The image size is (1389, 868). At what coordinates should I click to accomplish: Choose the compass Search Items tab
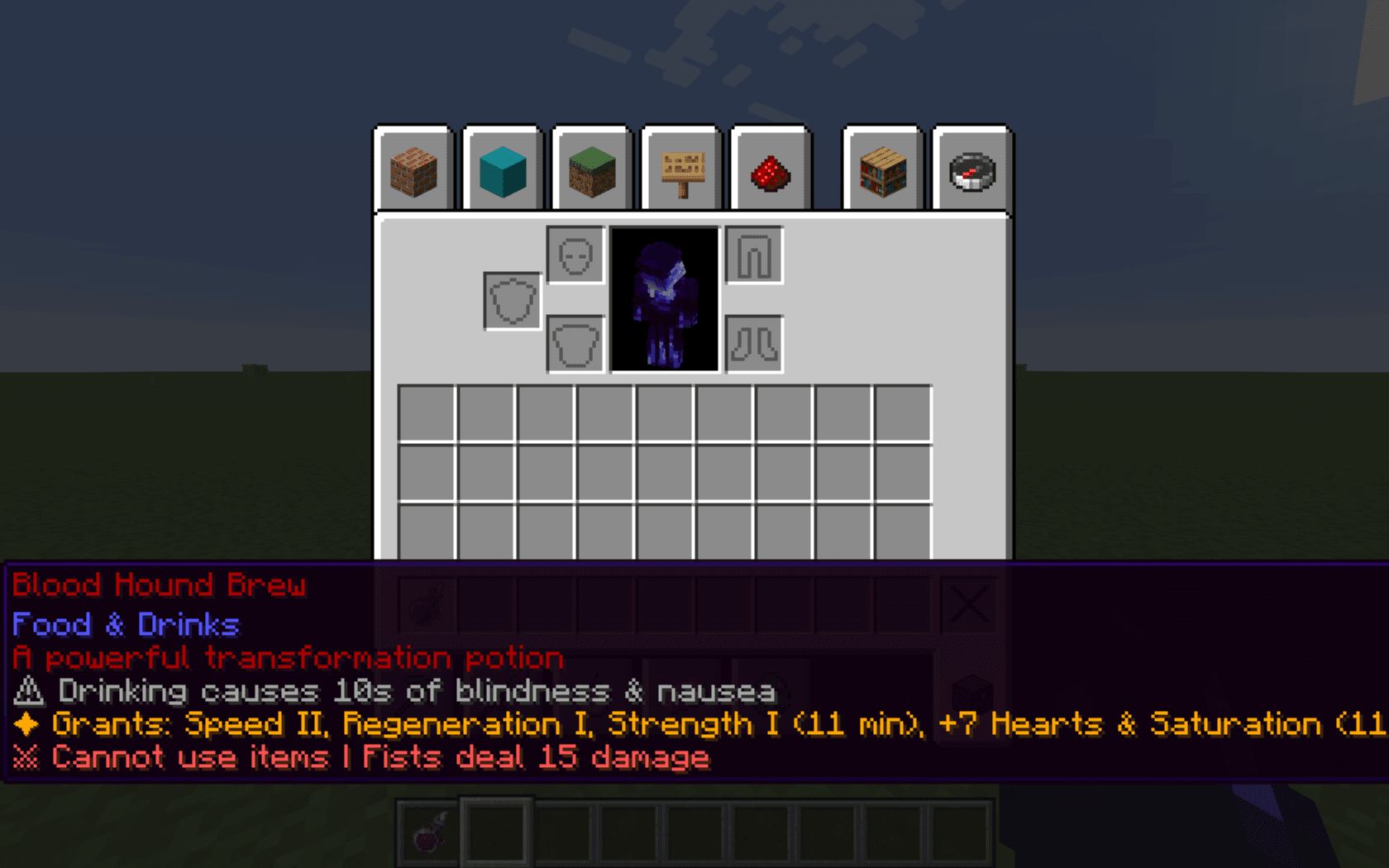pyautogui.click(x=971, y=171)
